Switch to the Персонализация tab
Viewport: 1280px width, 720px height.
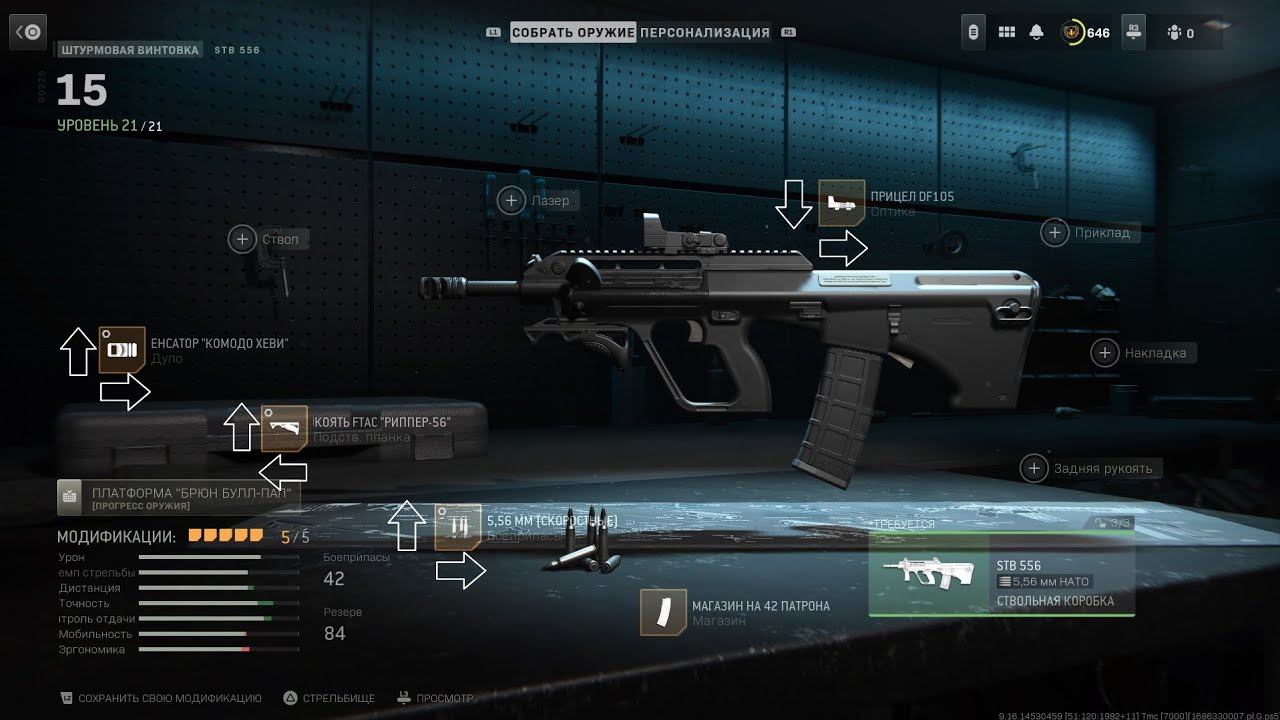coord(705,32)
